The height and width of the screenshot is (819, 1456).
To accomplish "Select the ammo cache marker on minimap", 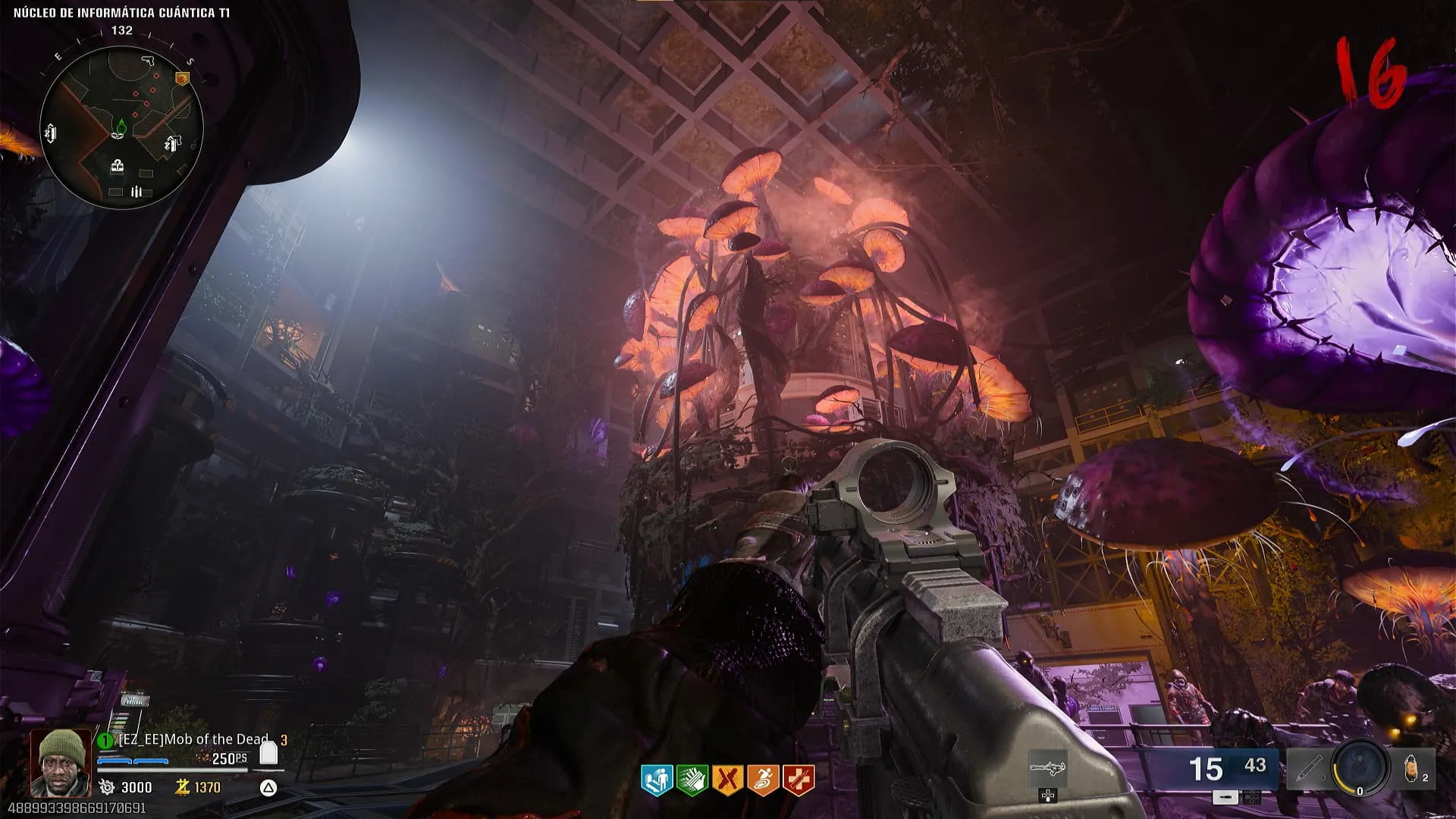I will coord(136,192).
